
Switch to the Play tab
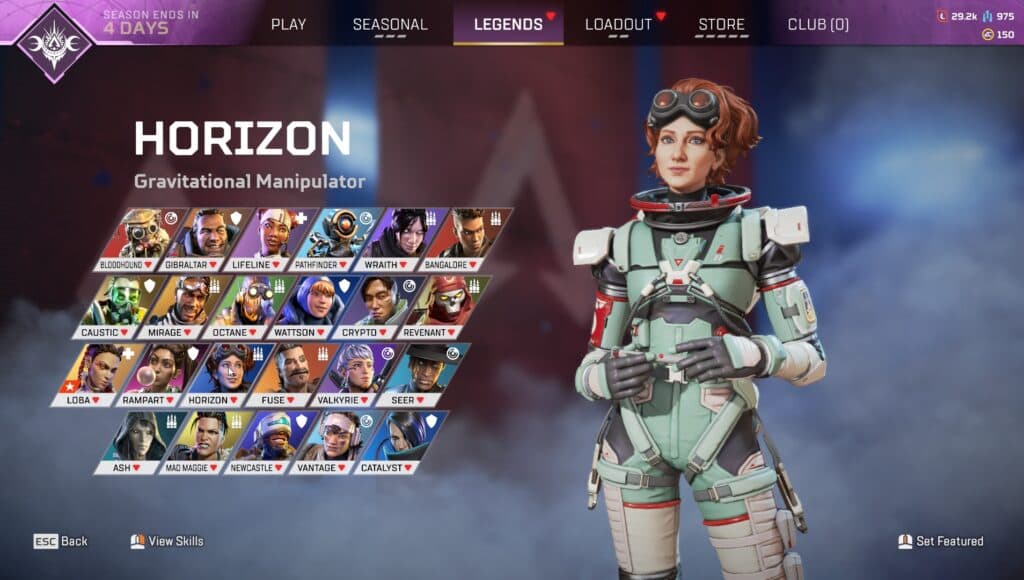pyautogui.click(x=288, y=24)
